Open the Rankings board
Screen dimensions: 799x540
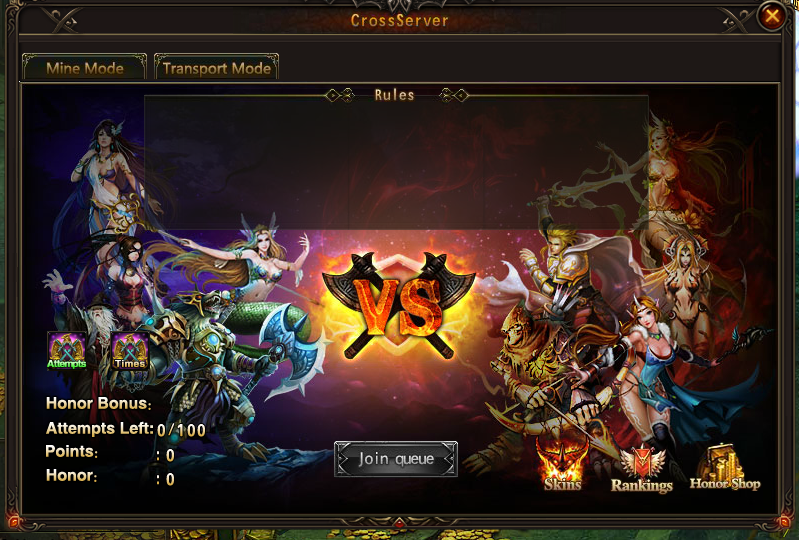click(x=641, y=468)
